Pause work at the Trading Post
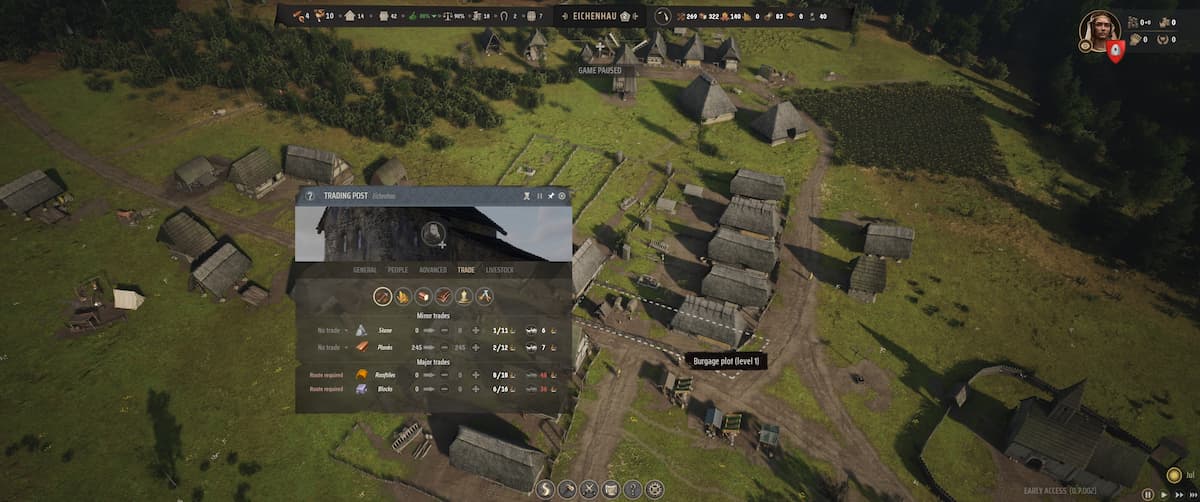The image size is (1200, 502). tap(540, 196)
